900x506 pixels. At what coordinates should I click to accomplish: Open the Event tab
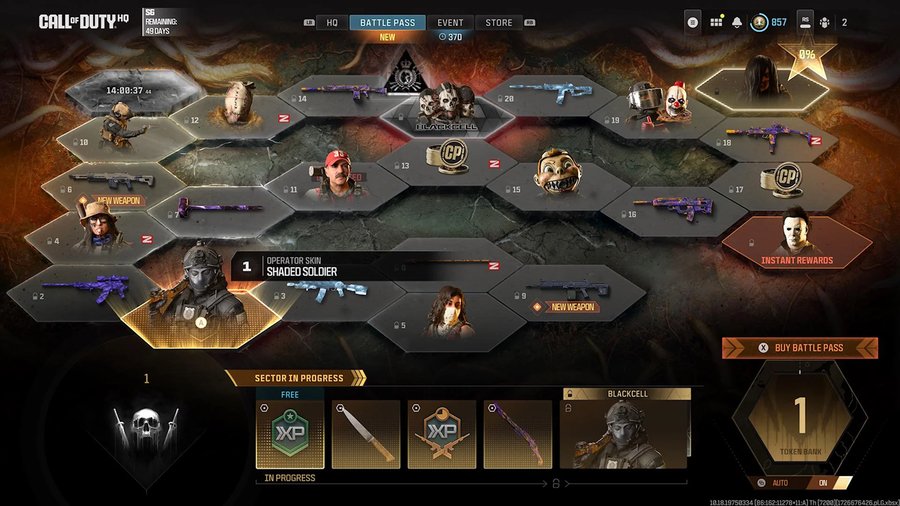[x=450, y=22]
